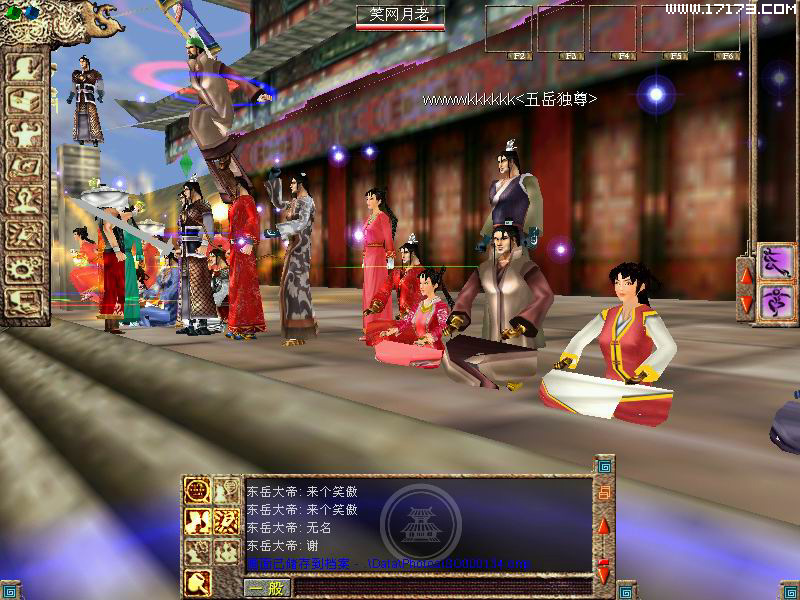The height and width of the screenshot is (600, 800).
Task: Click the hammer icon beside chat
Action: coord(198,579)
